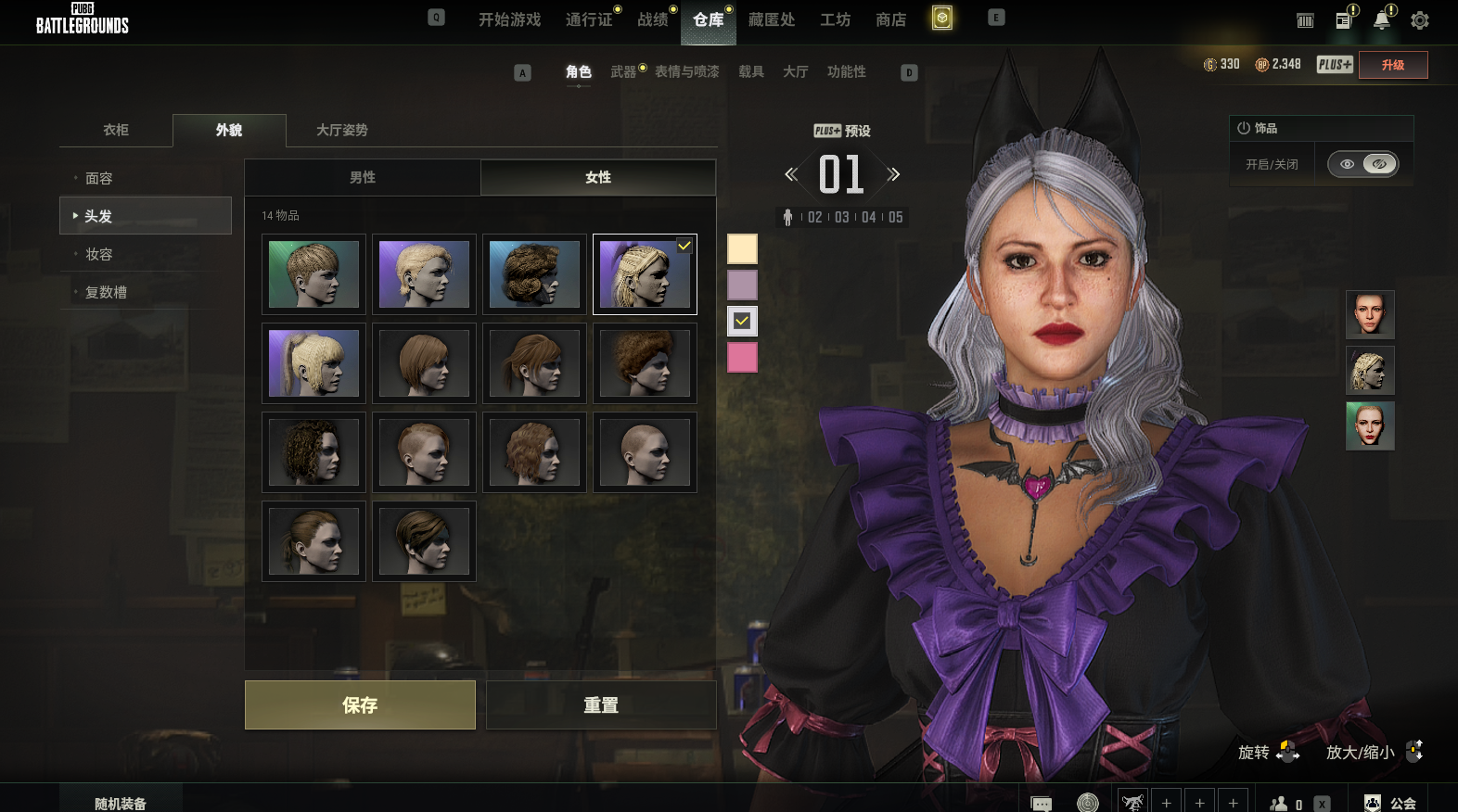Screen dimensions: 1458x812
Task: Choose the blonde ponytail with bangs hairstyle
Action: (313, 363)
